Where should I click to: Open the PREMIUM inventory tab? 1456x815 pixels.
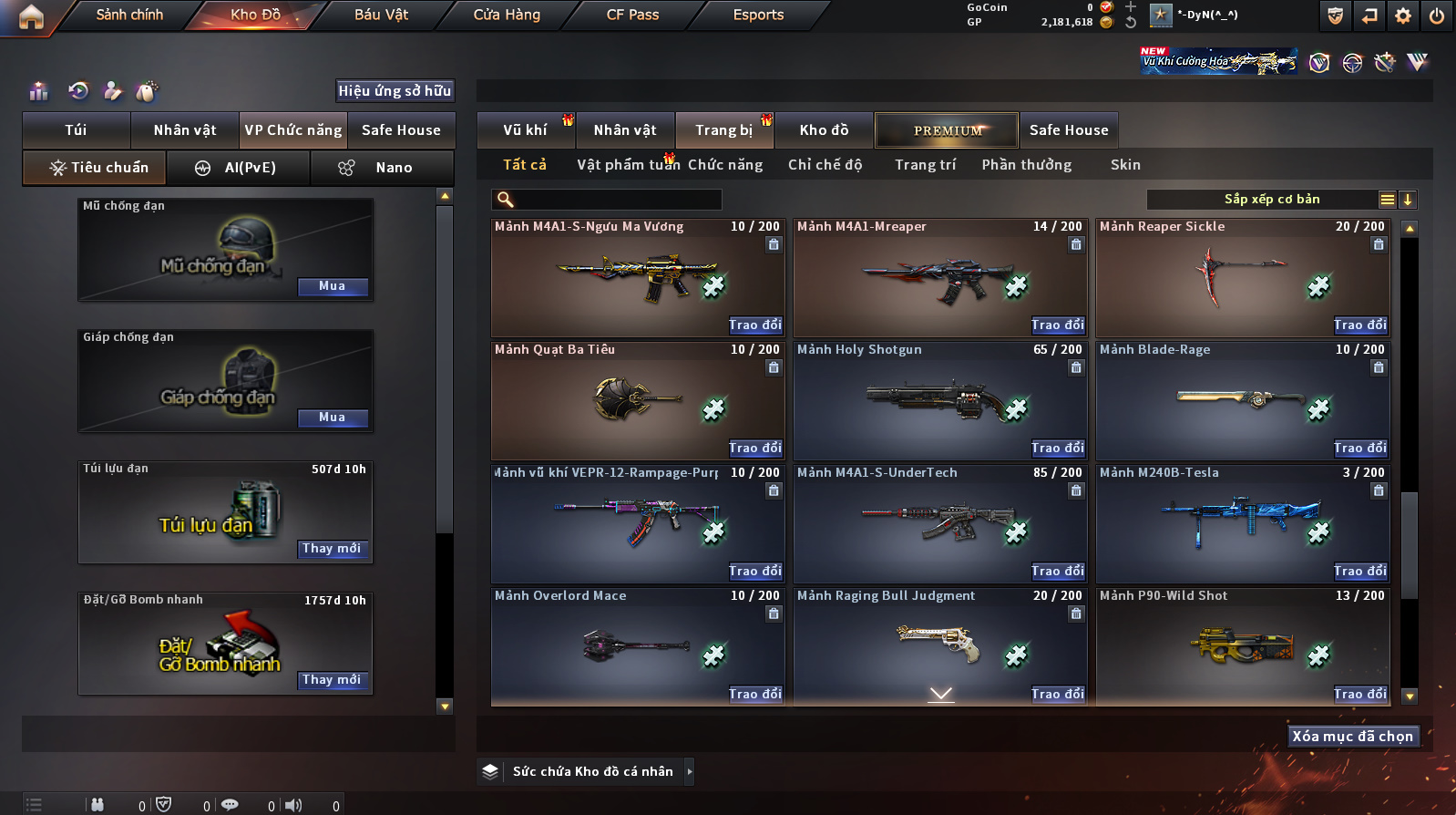pyautogui.click(x=948, y=130)
